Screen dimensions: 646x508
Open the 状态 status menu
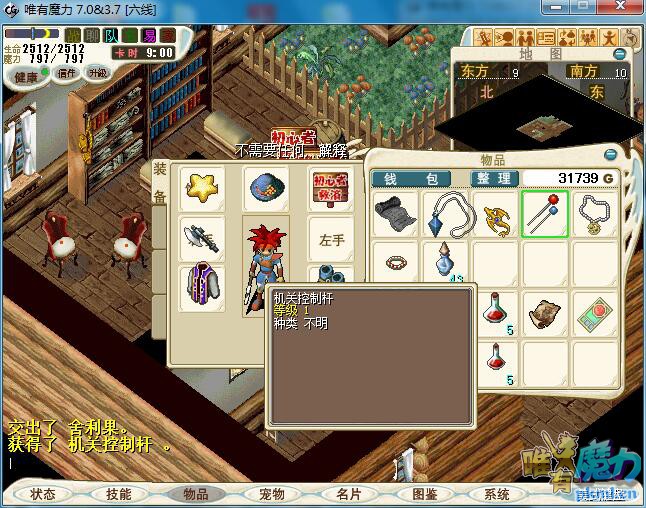42,494
